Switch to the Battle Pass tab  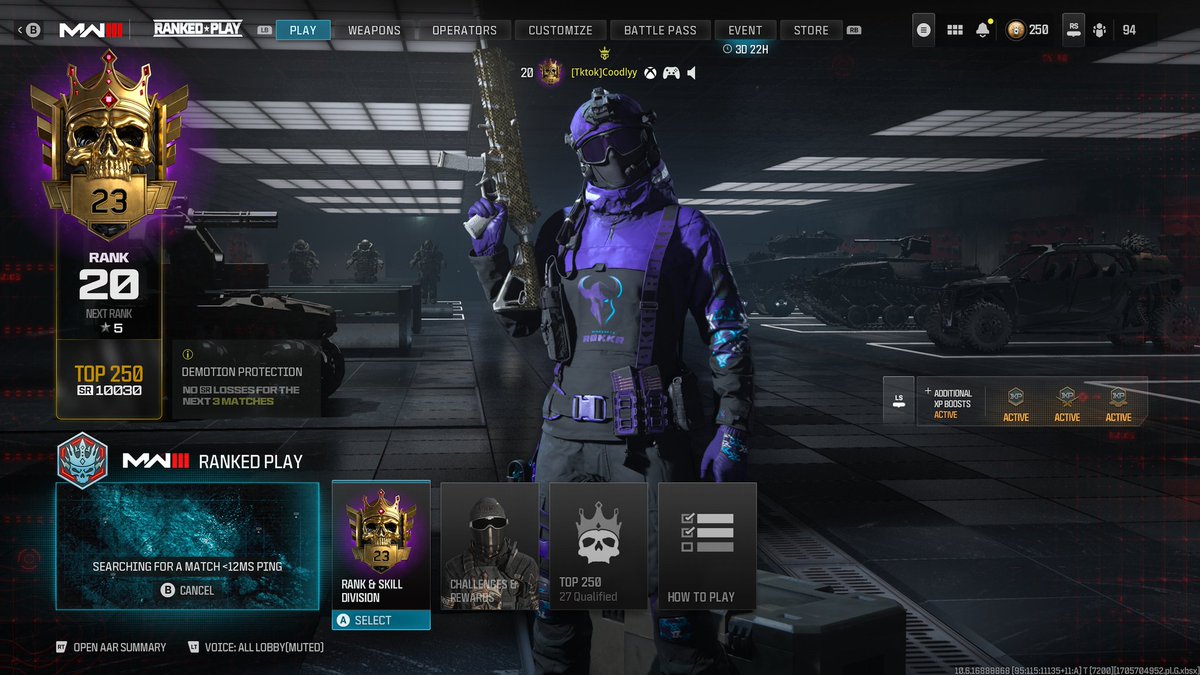click(660, 30)
